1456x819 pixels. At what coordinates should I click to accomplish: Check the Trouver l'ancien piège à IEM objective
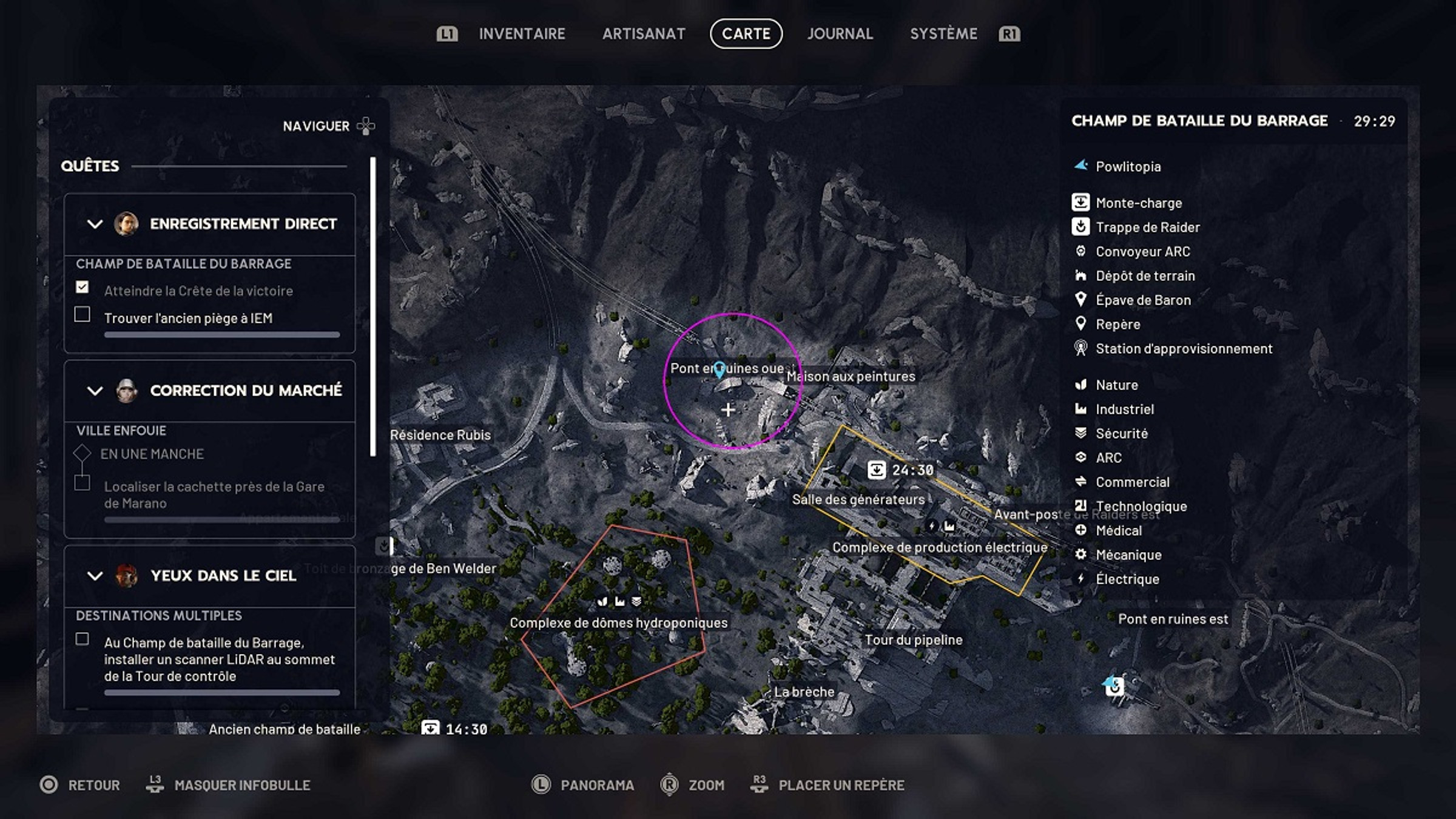[83, 314]
